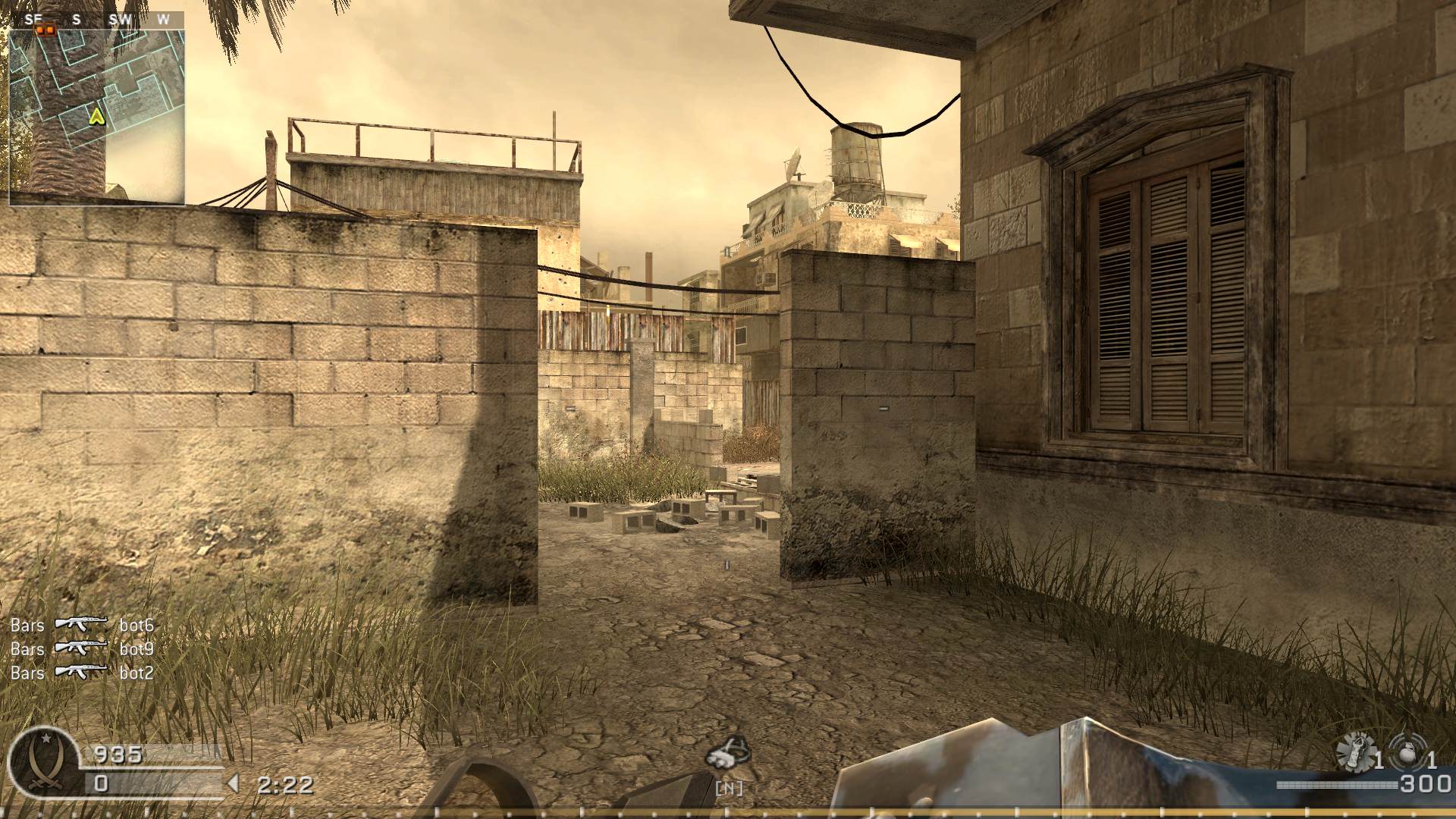Click the [N] compass marker indicator
Viewport: 1456px width, 819px height.
[728, 787]
